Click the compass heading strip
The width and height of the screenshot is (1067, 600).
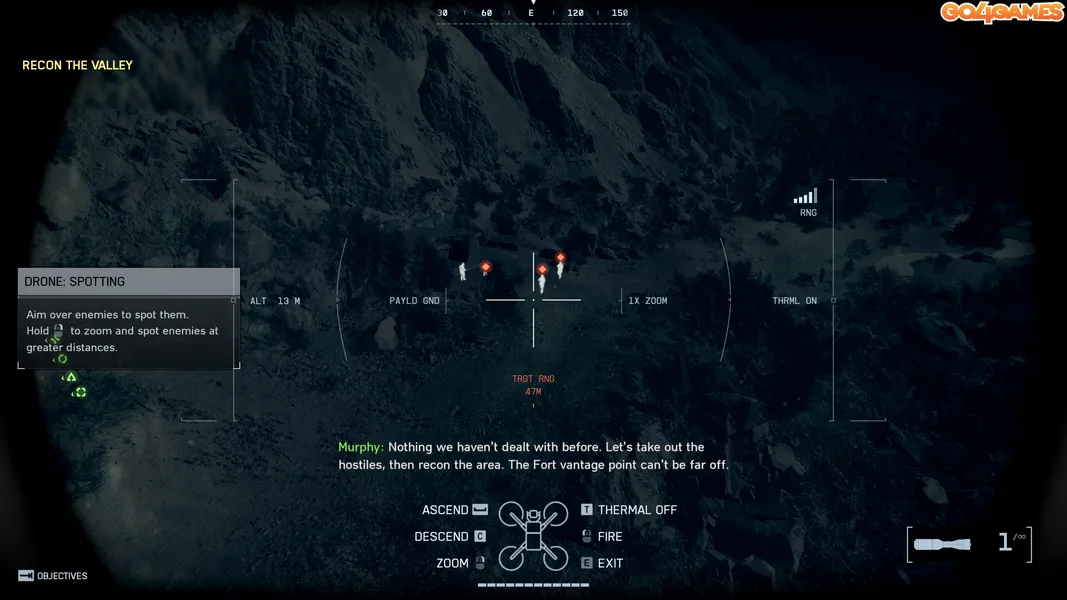pyautogui.click(x=533, y=13)
